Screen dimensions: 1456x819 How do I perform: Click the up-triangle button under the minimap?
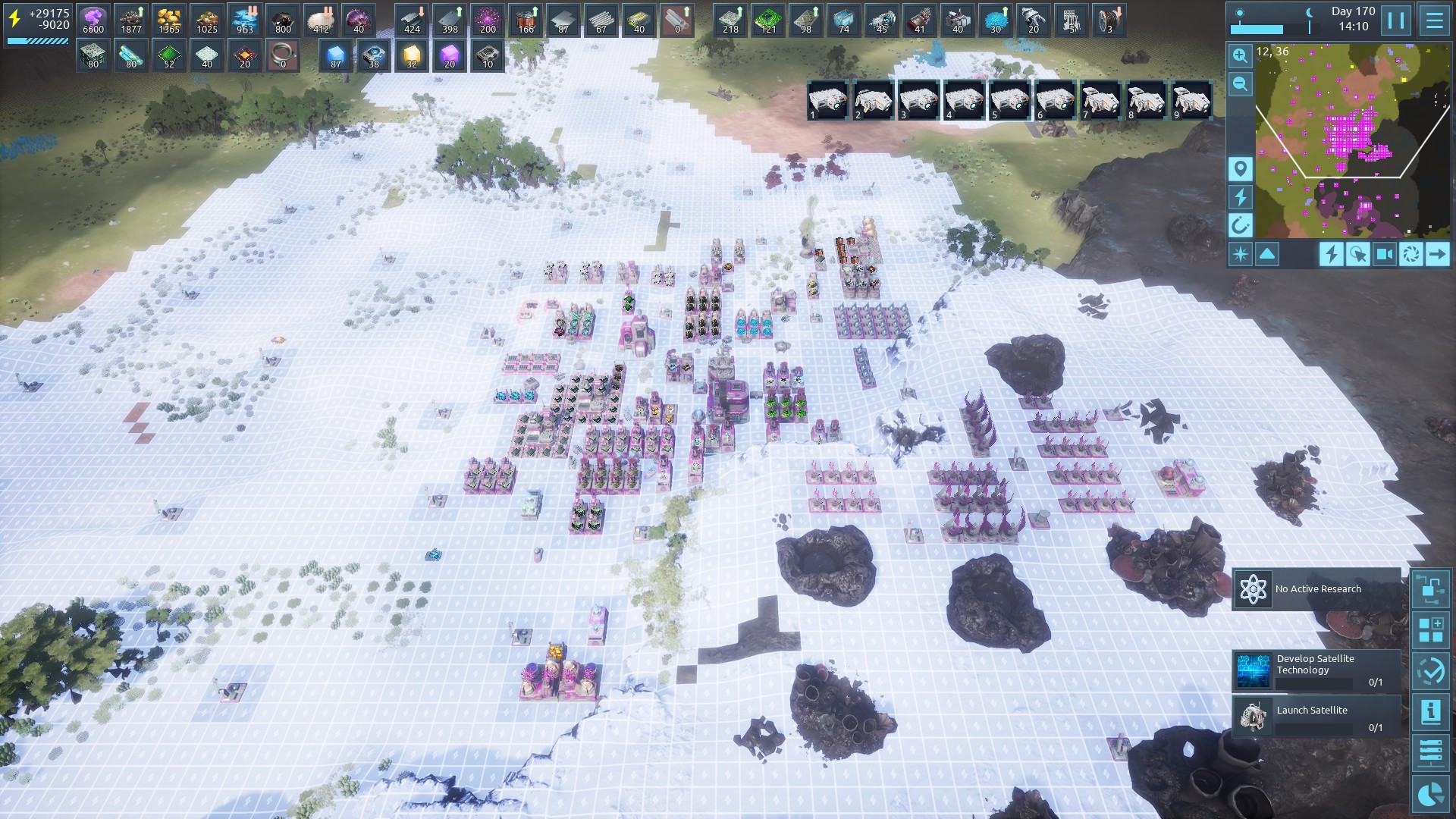click(x=1267, y=254)
